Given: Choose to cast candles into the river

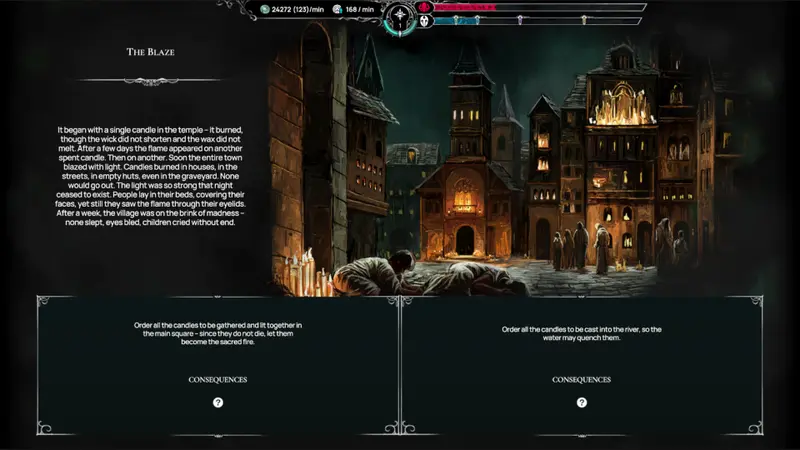Looking at the screenshot, I should pyautogui.click(x=582, y=332).
